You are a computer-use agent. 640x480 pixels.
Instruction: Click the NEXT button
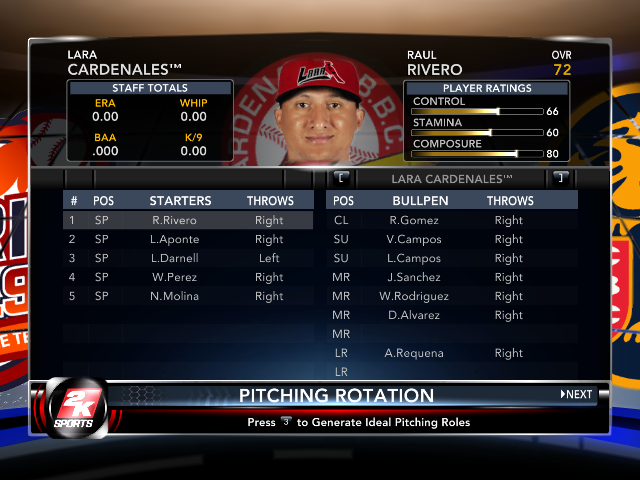(x=576, y=394)
